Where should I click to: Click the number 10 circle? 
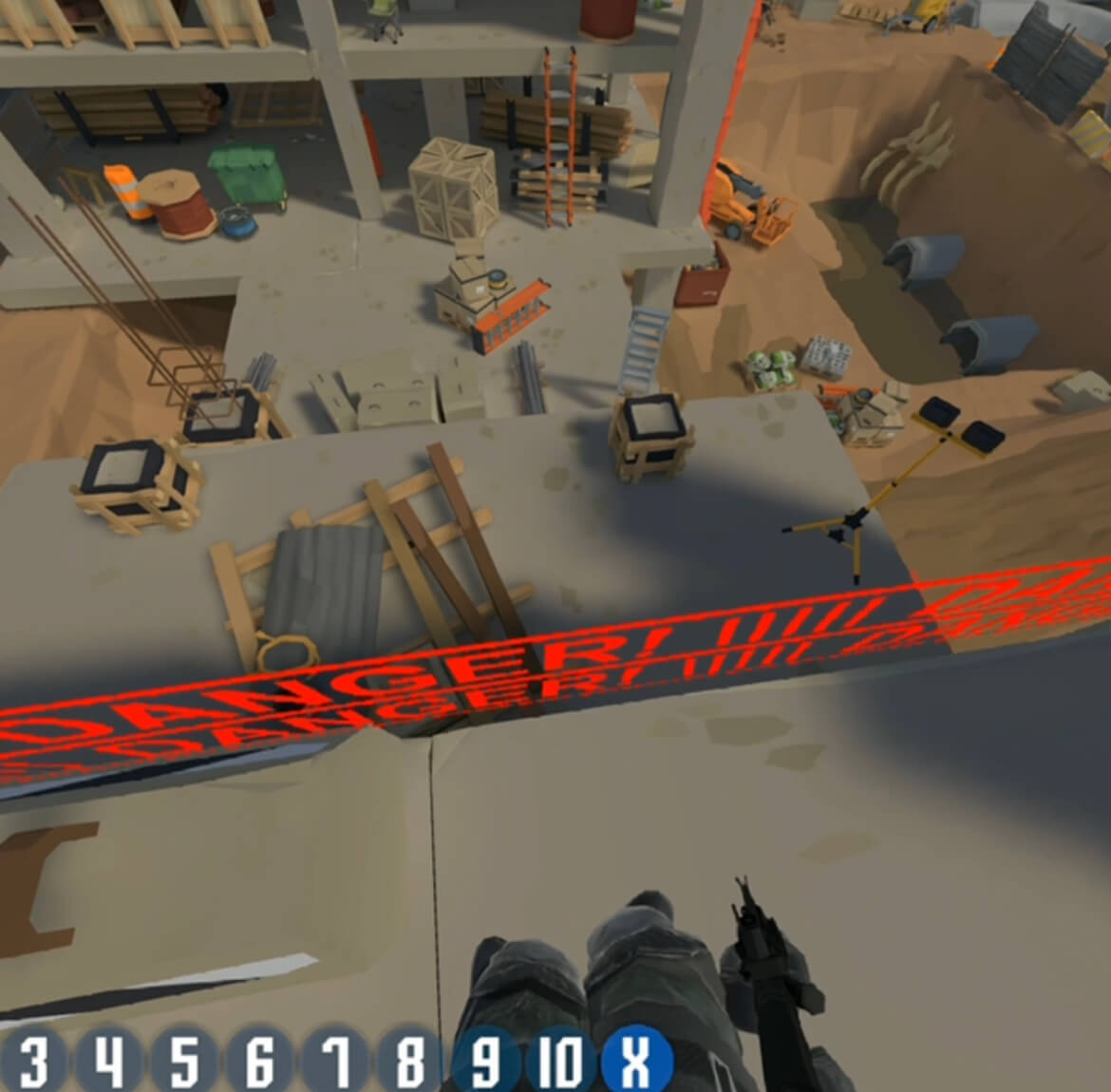pos(561,1061)
